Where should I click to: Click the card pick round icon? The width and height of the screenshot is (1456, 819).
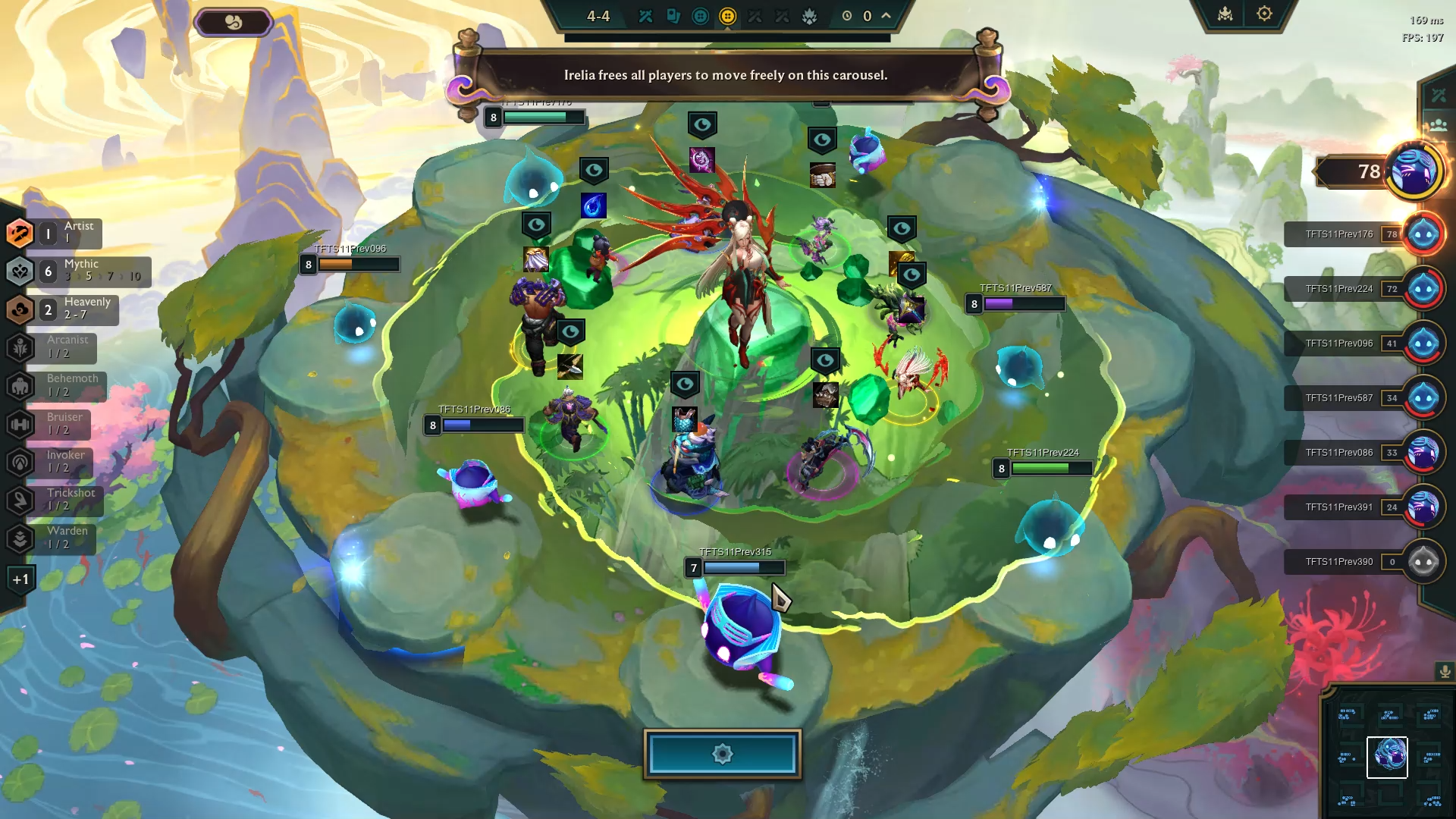coord(673,17)
